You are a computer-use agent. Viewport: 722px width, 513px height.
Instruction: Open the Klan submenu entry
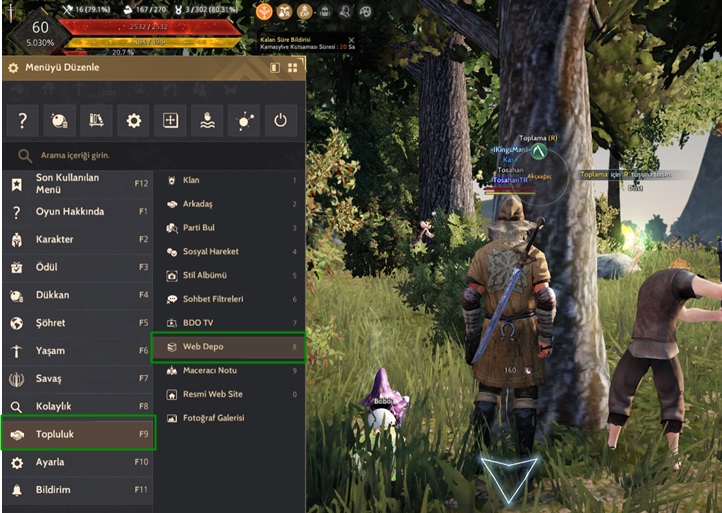228,180
